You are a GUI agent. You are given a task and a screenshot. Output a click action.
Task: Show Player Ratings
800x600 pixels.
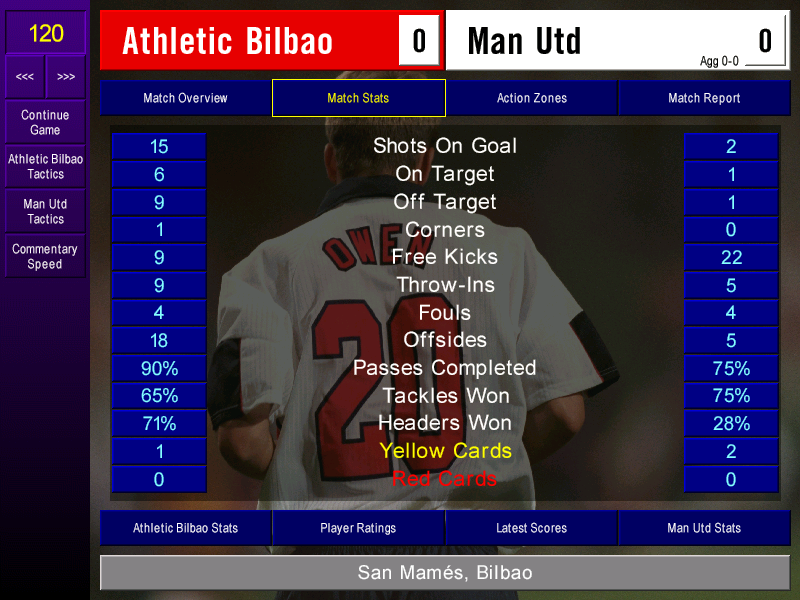(358, 528)
